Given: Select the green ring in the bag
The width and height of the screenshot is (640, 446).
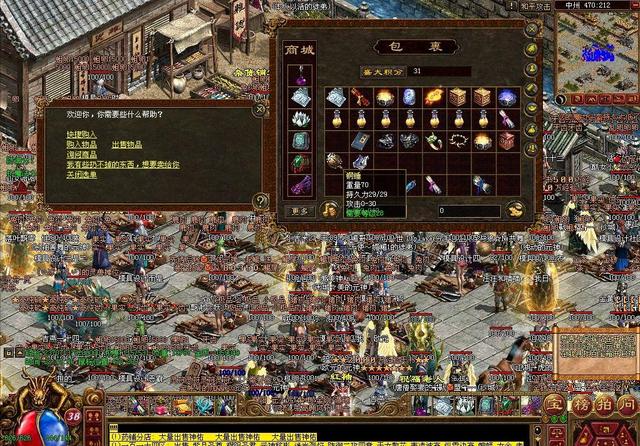Looking at the screenshot, I should click(x=433, y=141).
